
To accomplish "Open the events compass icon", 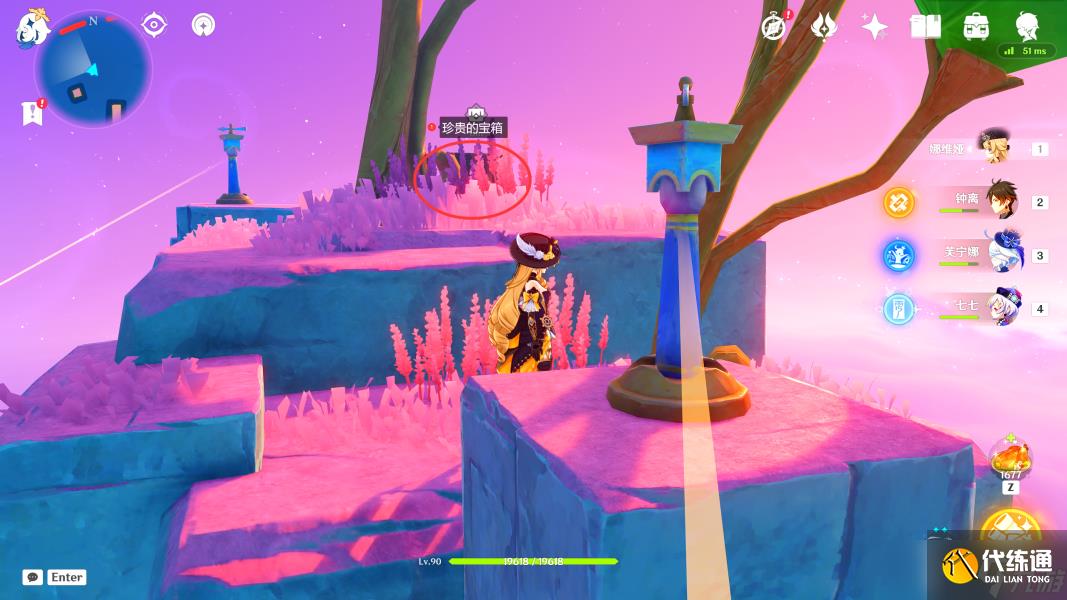I will click(x=773, y=27).
